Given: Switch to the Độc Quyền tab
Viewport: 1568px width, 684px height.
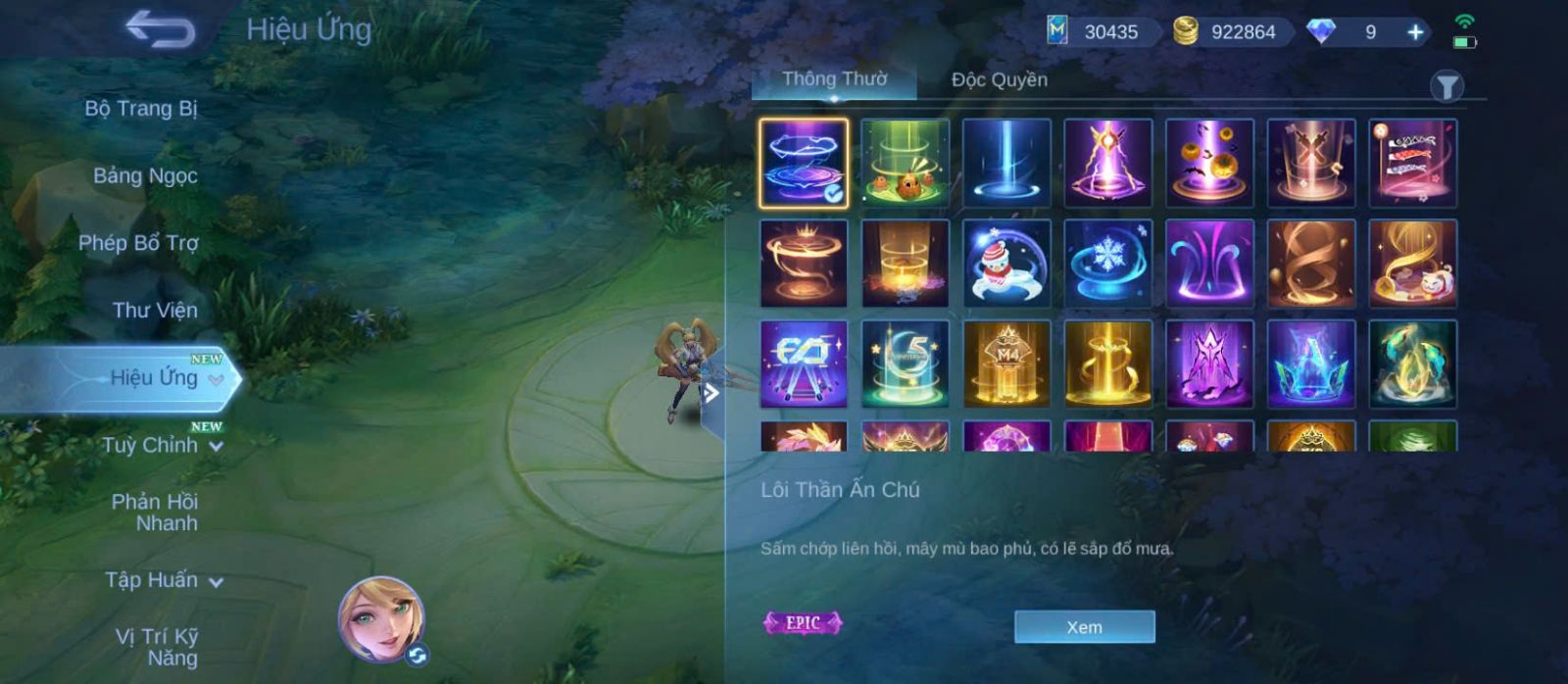Looking at the screenshot, I should 999,80.
